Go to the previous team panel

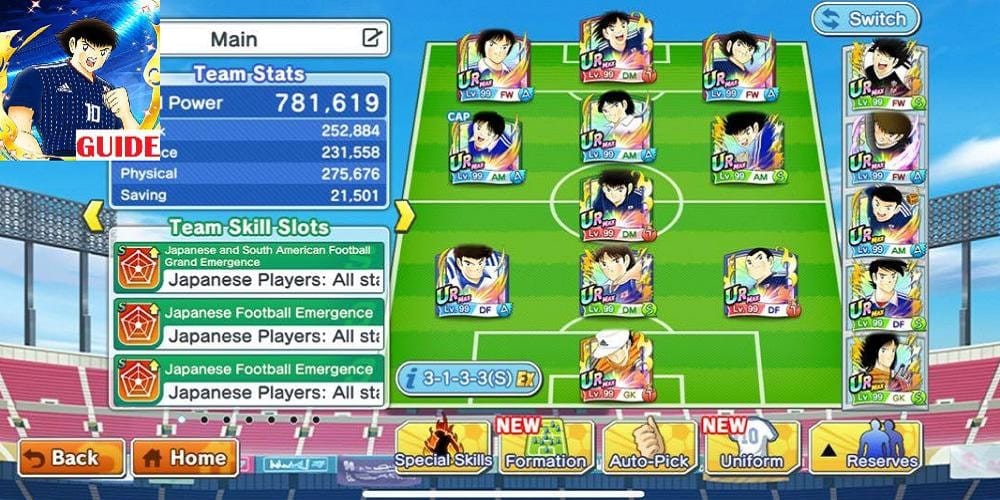click(x=92, y=215)
